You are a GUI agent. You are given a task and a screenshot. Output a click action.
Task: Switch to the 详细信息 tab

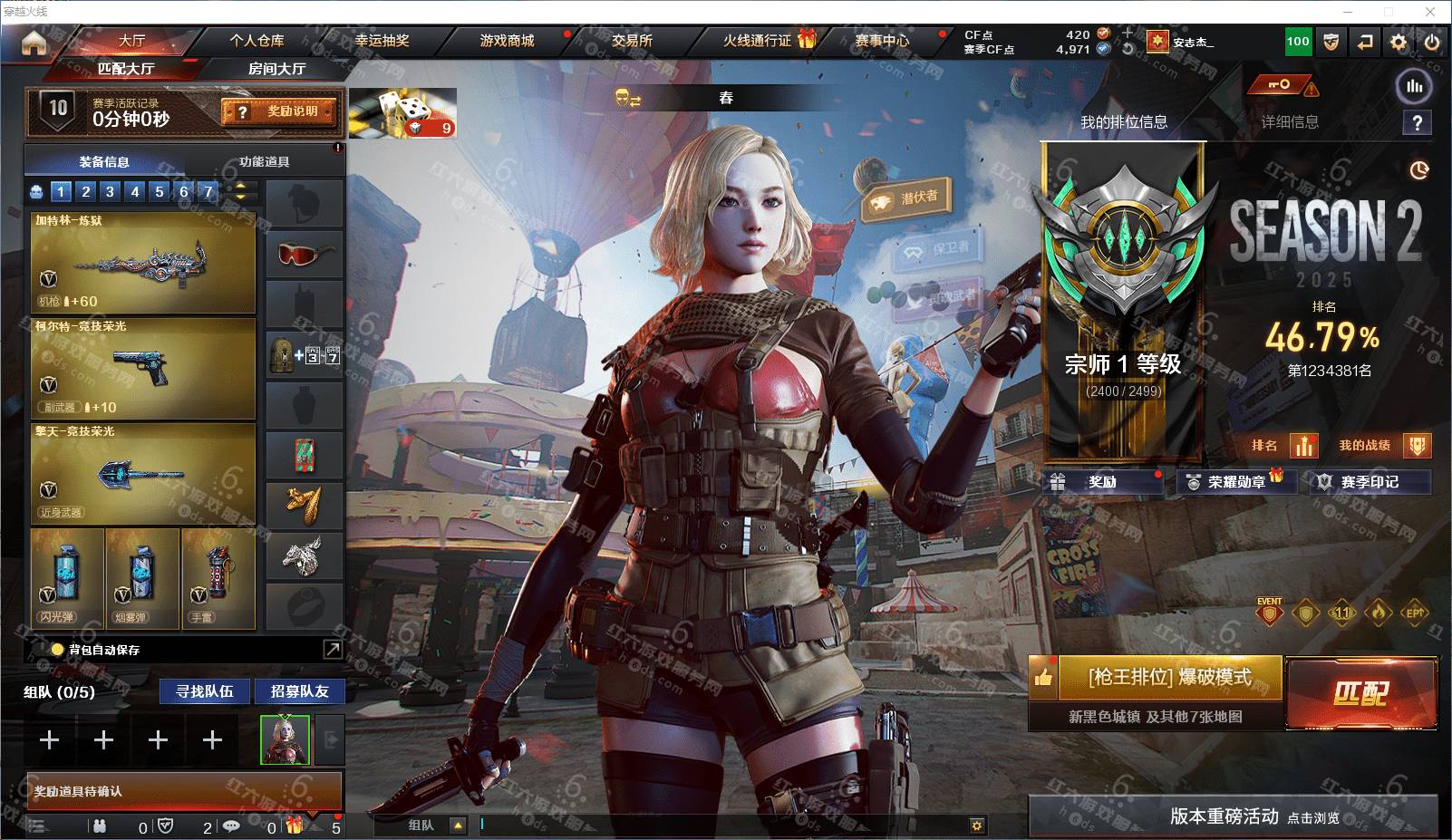pyautogui.click(x=1290, y=122)
